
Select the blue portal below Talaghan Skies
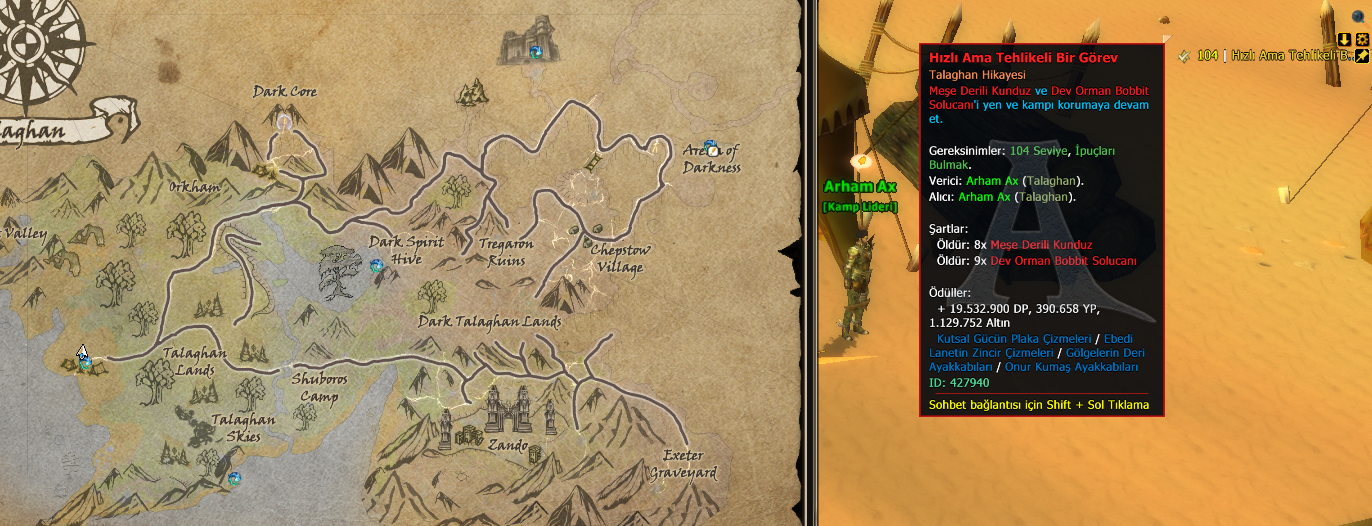(234, 479)
